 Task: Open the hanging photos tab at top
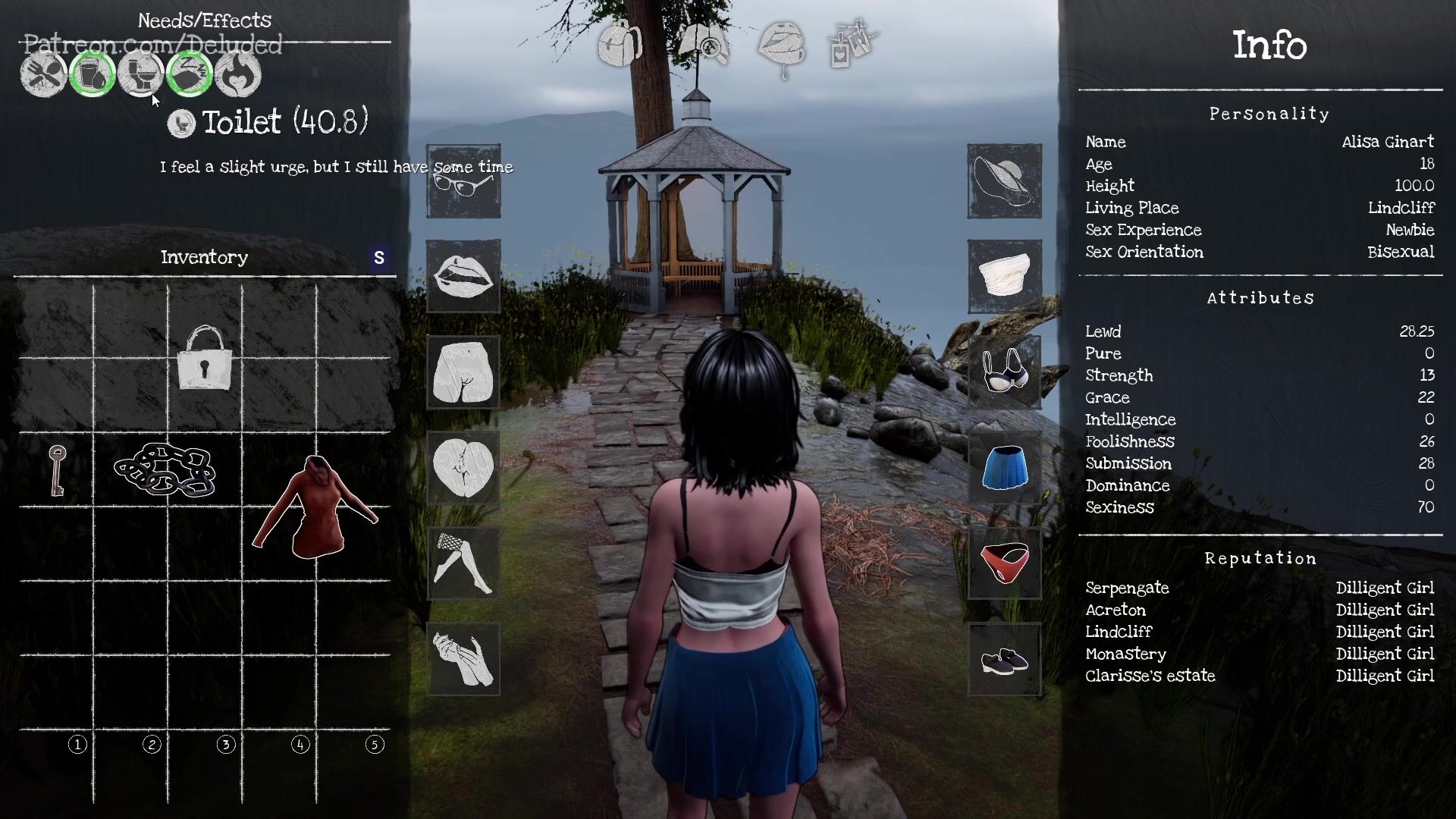point(853,44)
